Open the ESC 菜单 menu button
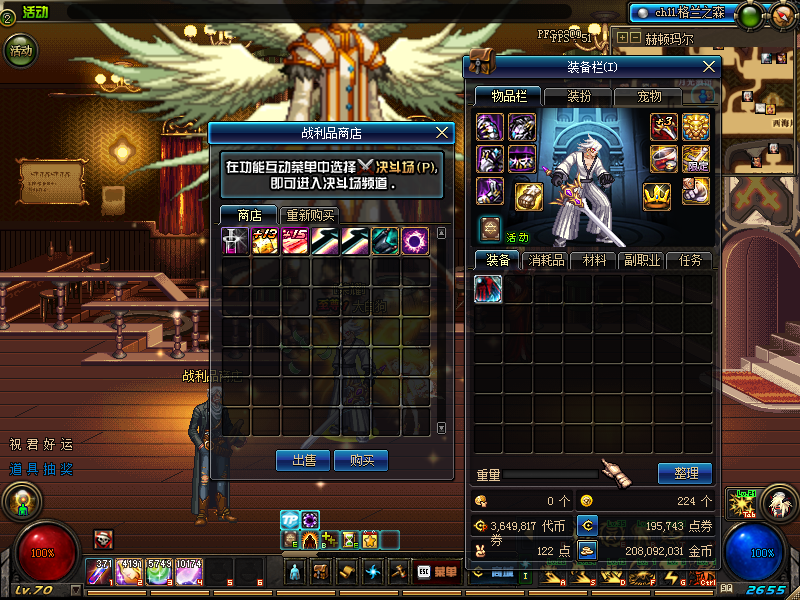Screen dimensions: 800x600 436,571
